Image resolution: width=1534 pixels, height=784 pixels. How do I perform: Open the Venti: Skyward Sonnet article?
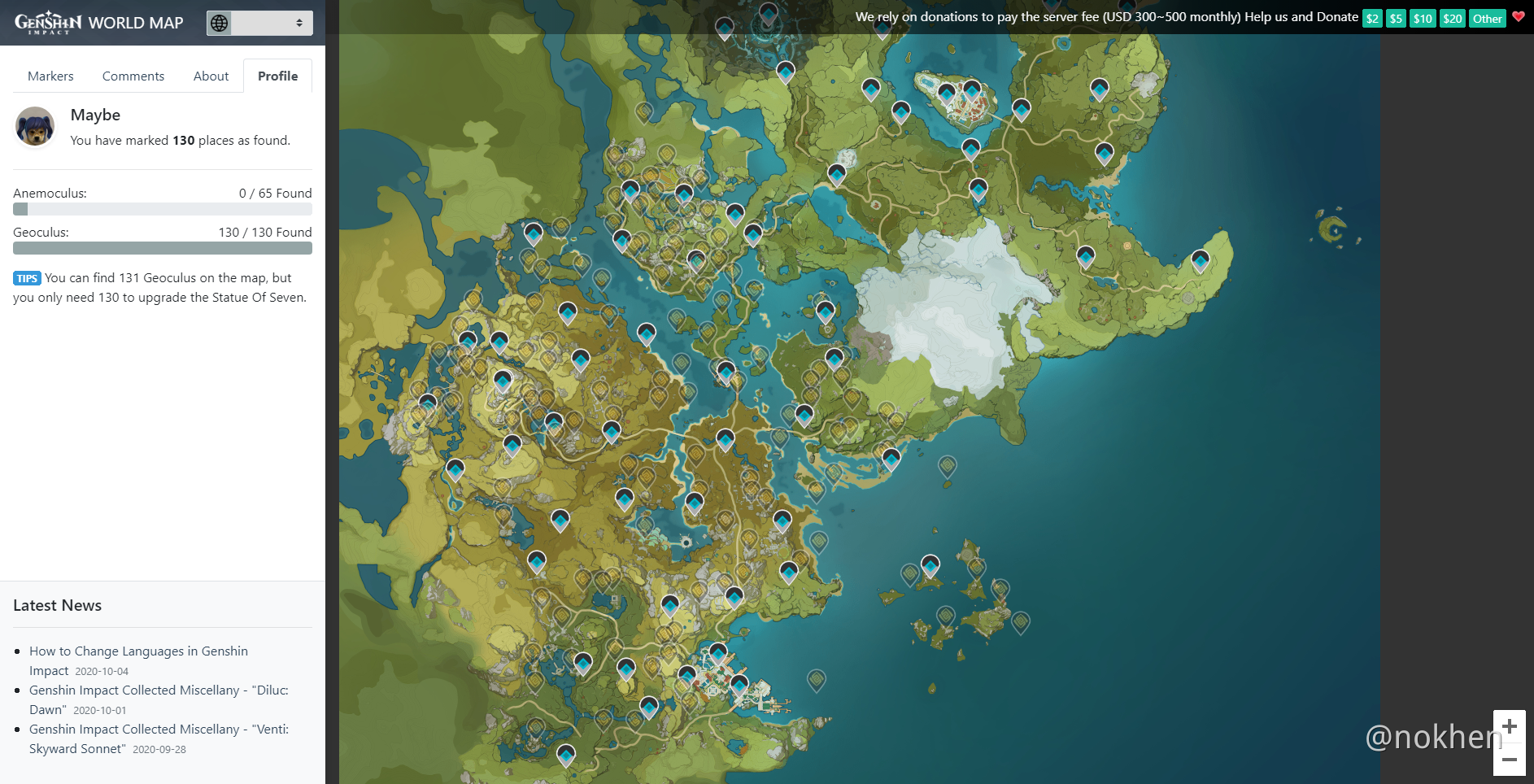tap(159, 730)
